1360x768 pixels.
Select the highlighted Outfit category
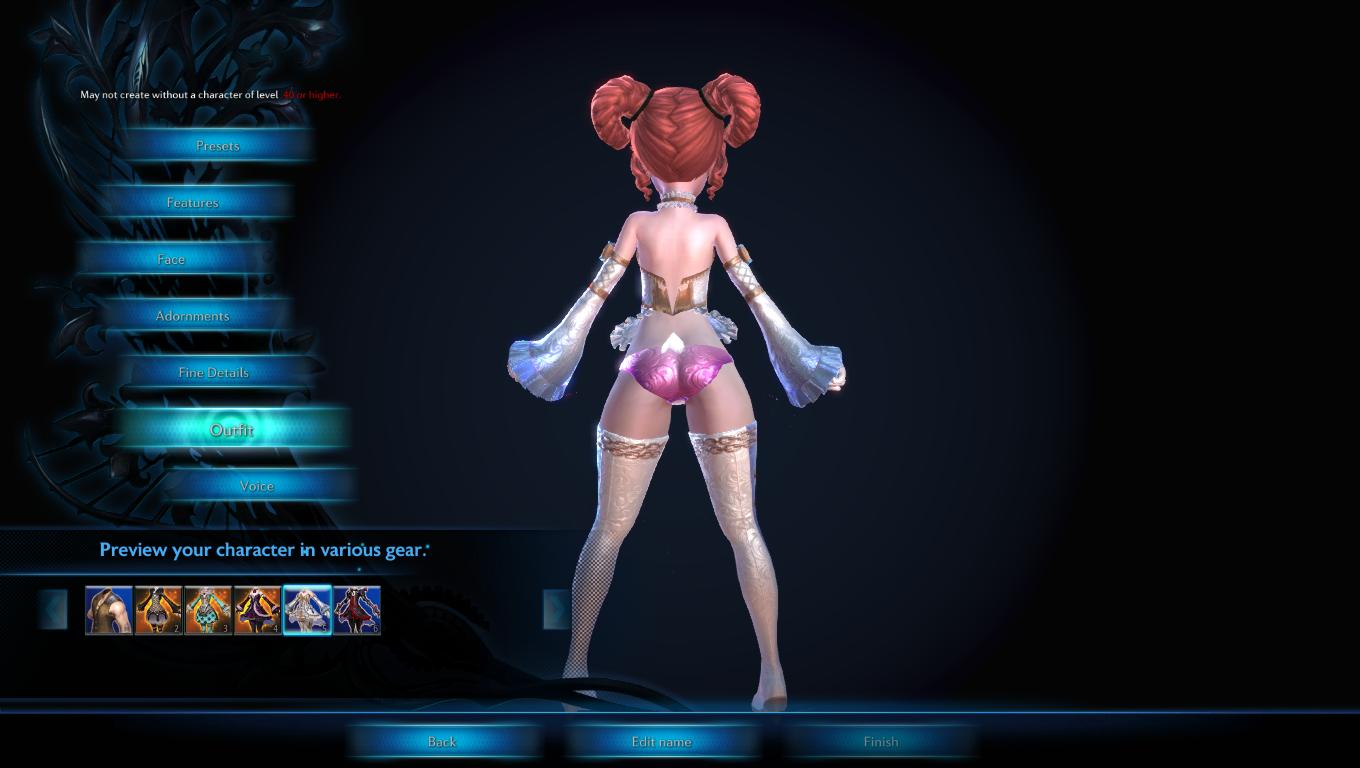231,430
